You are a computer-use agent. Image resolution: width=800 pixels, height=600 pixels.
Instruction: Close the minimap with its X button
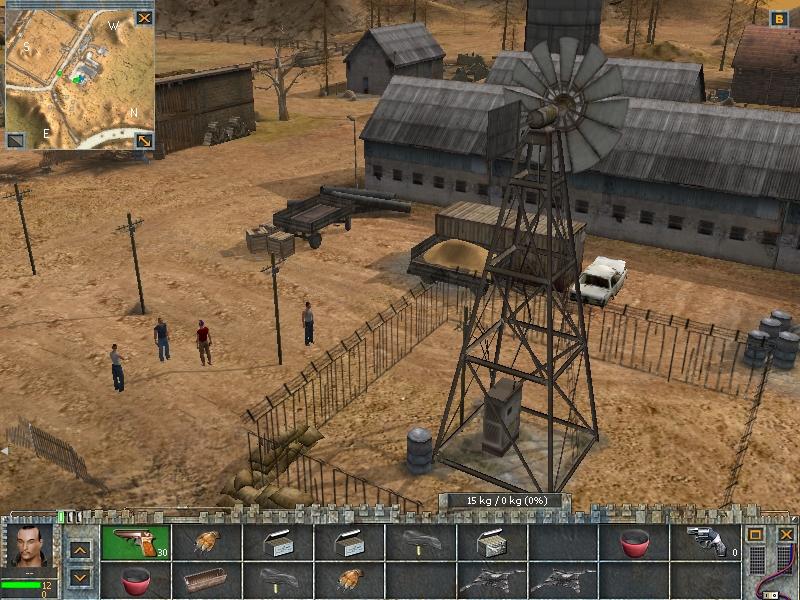tap(145, 18)
